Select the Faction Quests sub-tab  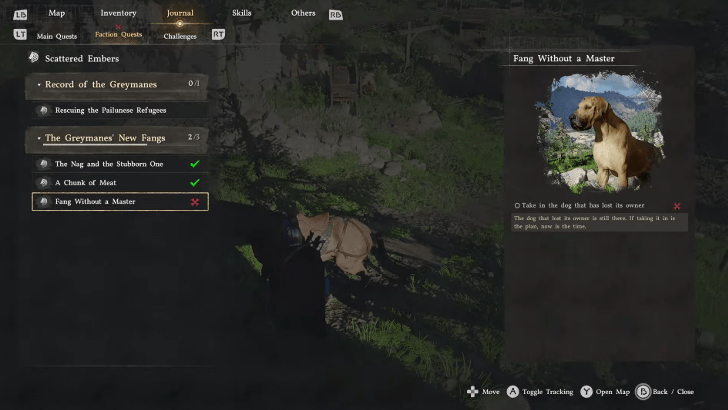click(x=118, y=35)
